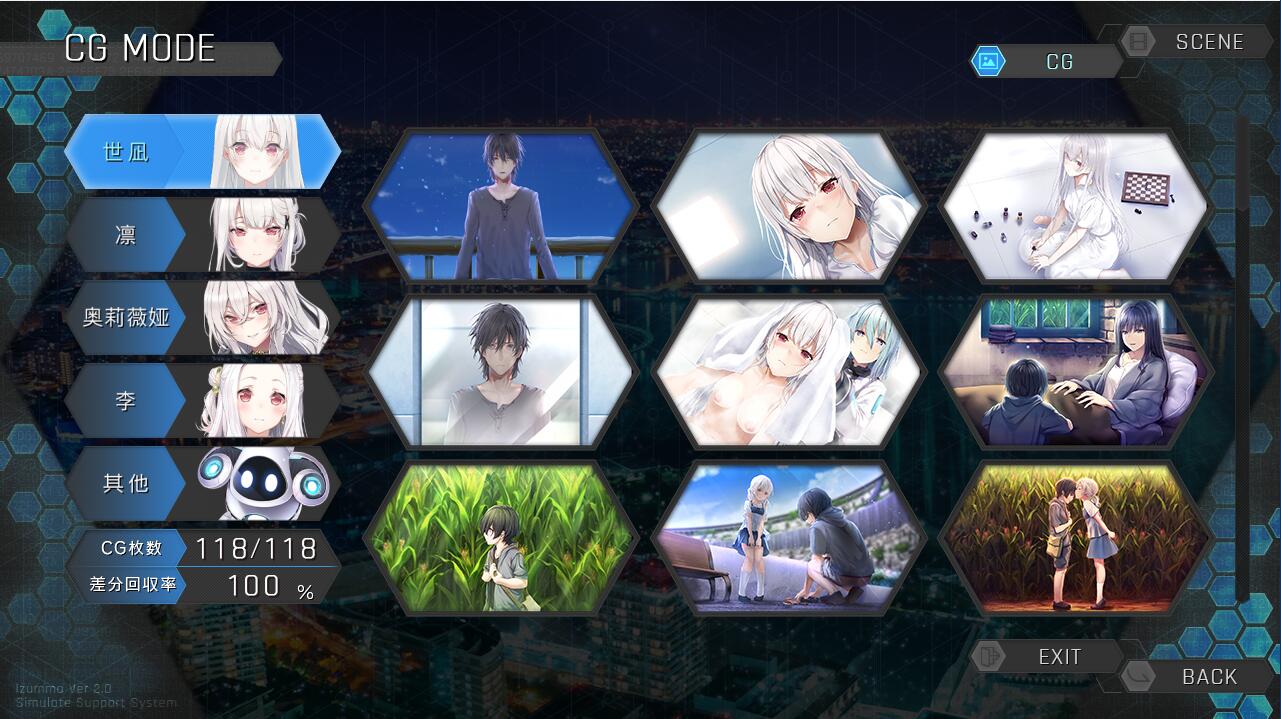Select the 世凪 character category
The width and height of the screenshot is (1281, 719).
coord(200,152)
